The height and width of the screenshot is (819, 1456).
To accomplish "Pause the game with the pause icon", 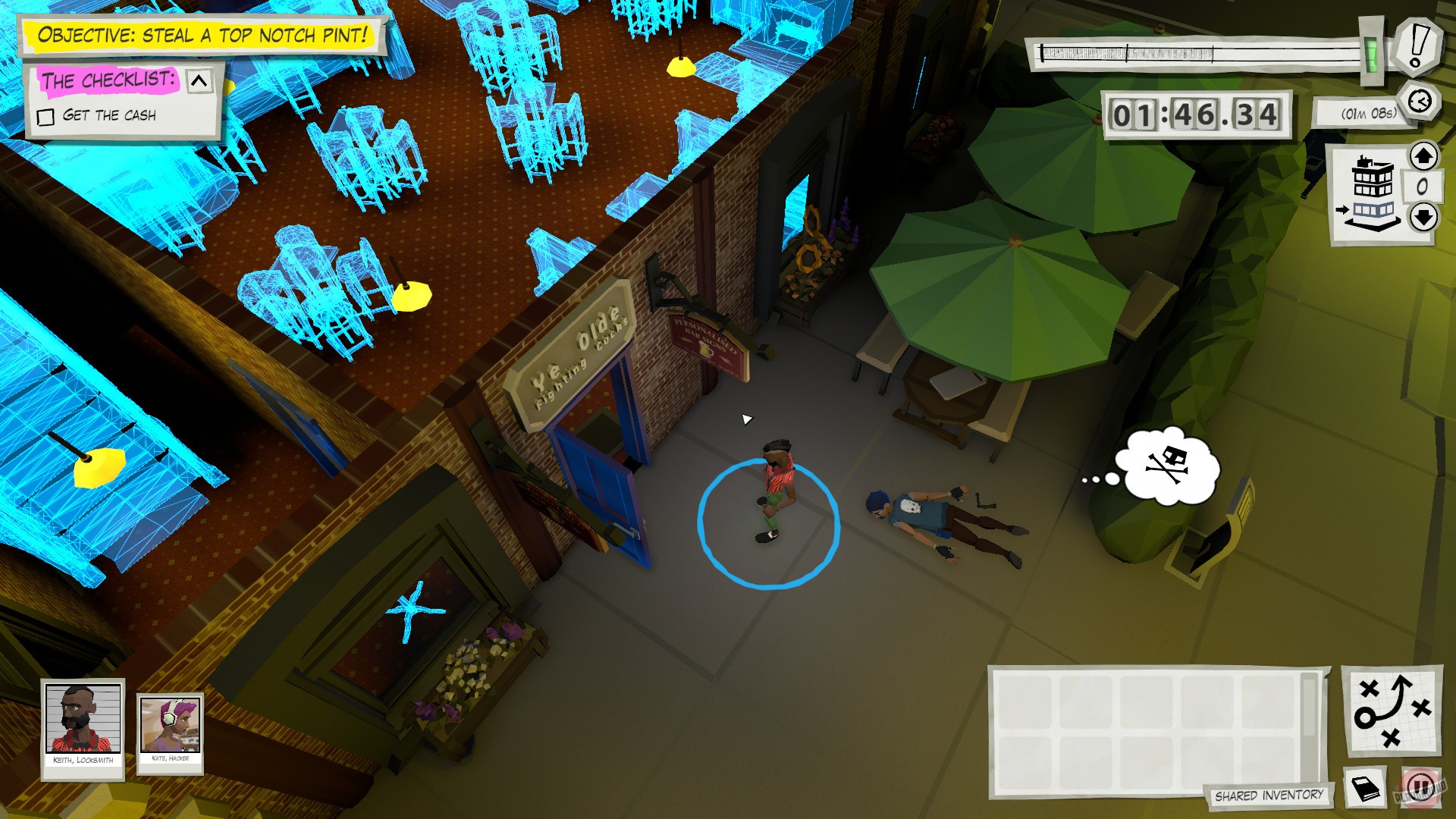I will tap(1420, 789).
